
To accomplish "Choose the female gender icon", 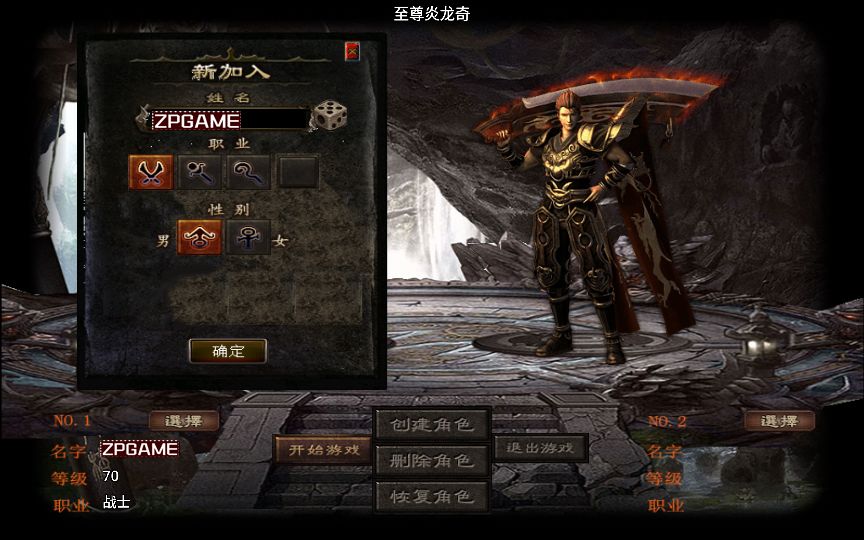I will pyautogui.click(x=248, y=237).
